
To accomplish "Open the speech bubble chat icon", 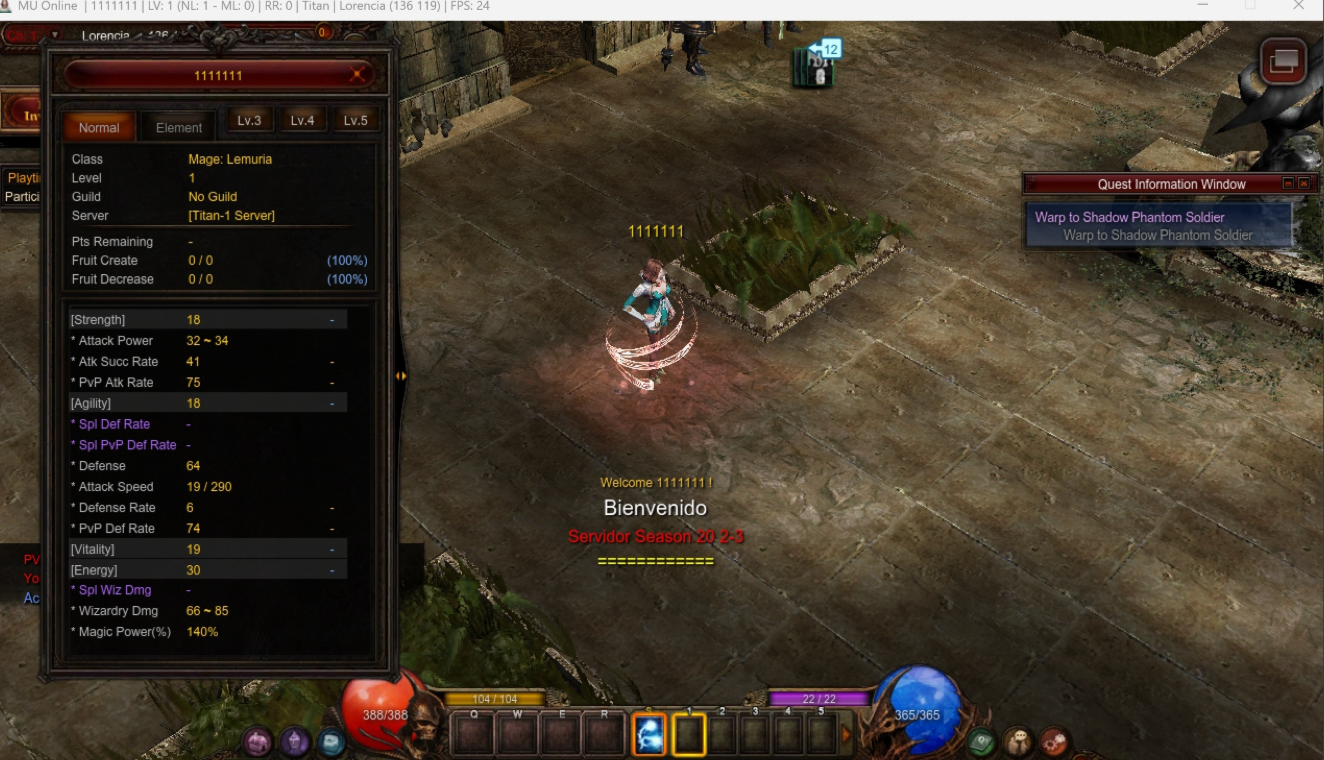I will [x=1018, y=742].
